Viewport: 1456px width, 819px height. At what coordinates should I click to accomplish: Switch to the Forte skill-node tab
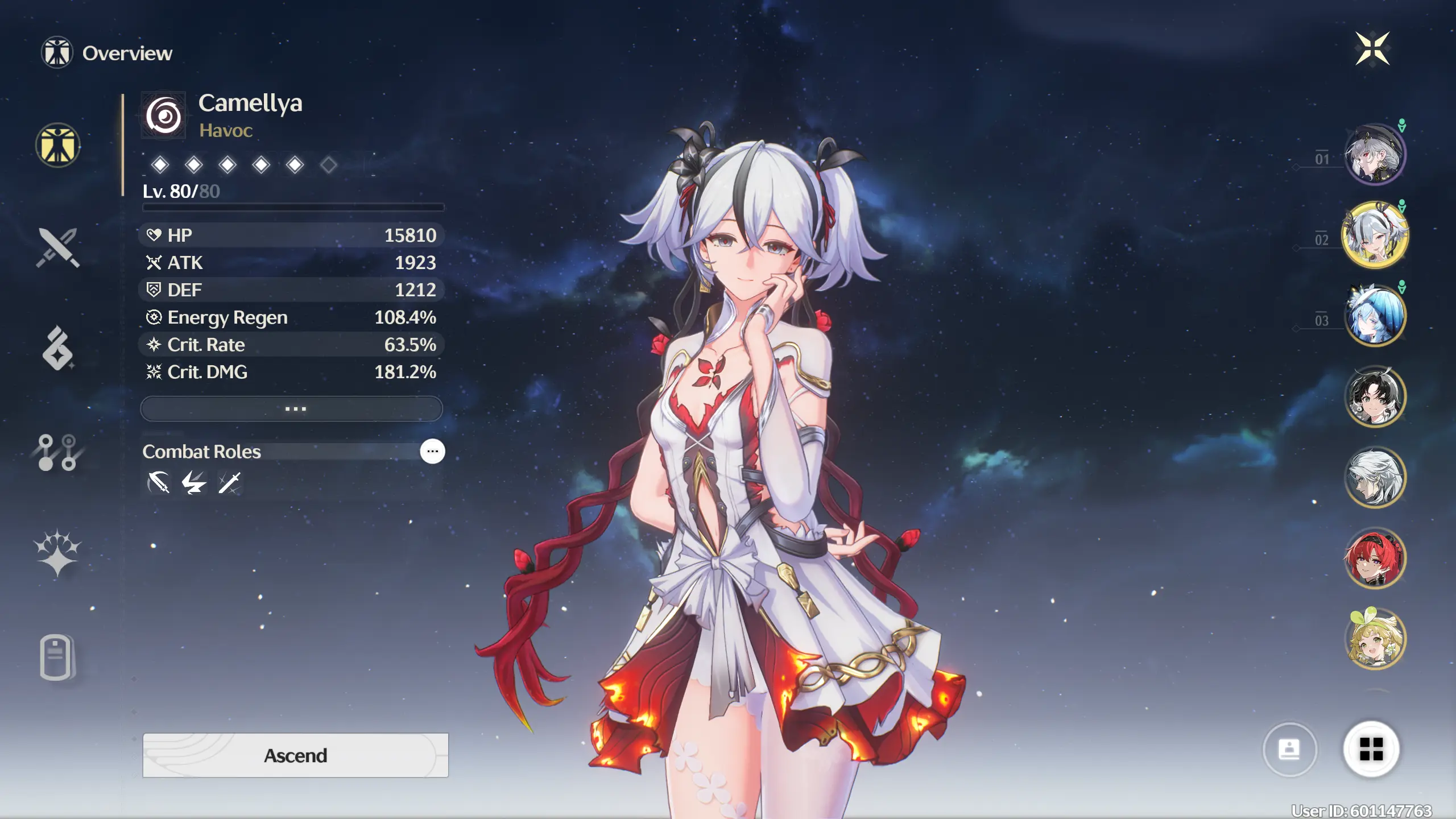[57, 453]
